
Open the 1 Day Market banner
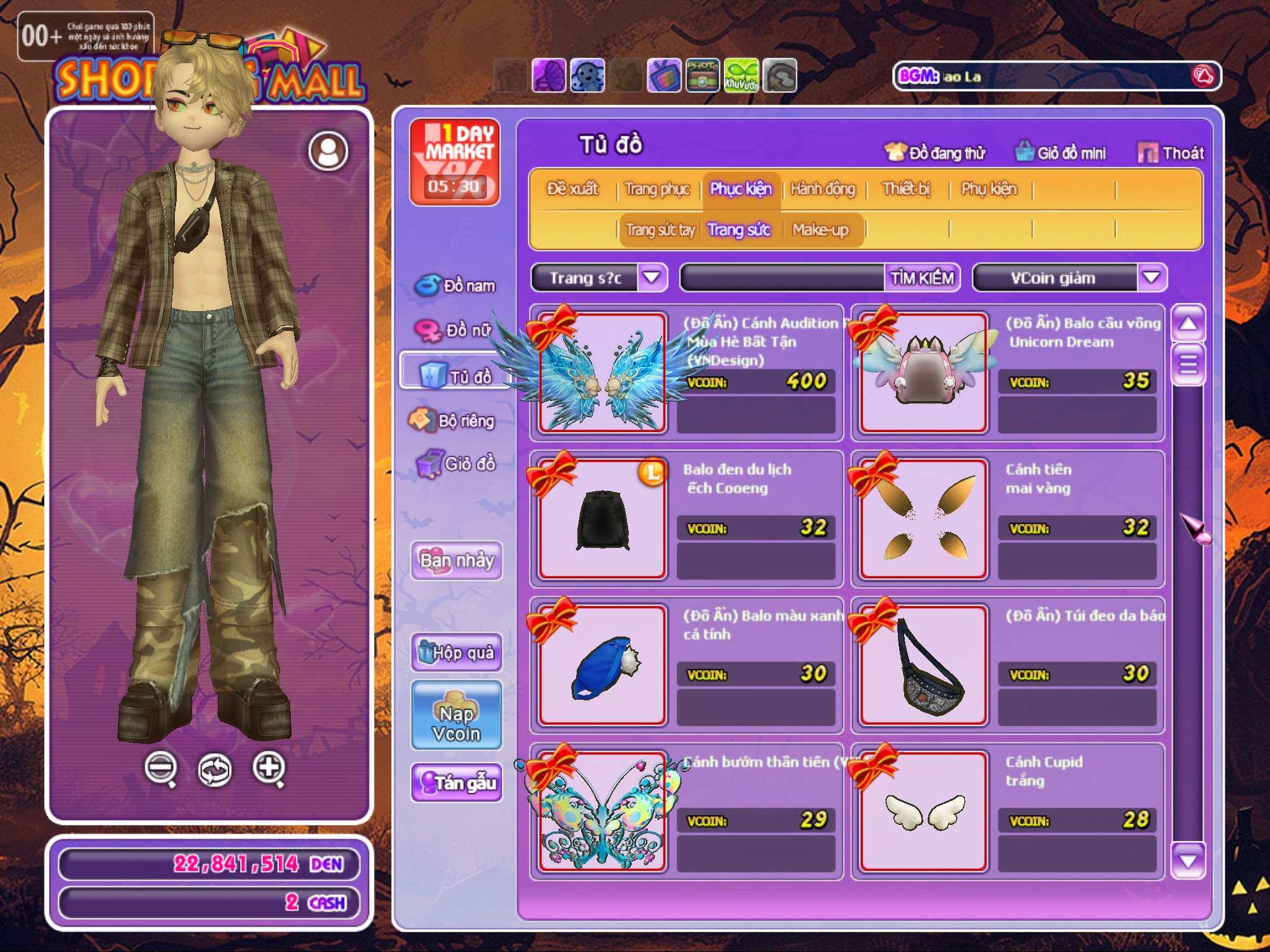point(455,162)
